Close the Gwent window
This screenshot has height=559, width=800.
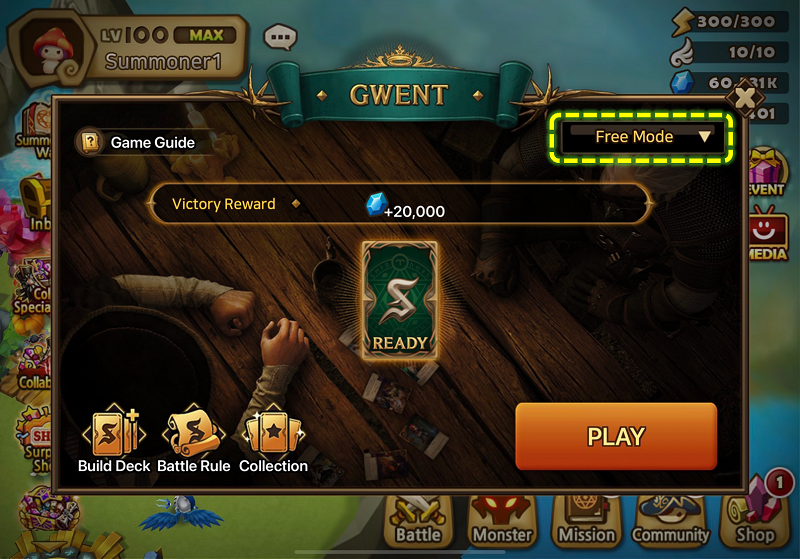[x=745, y=98]
